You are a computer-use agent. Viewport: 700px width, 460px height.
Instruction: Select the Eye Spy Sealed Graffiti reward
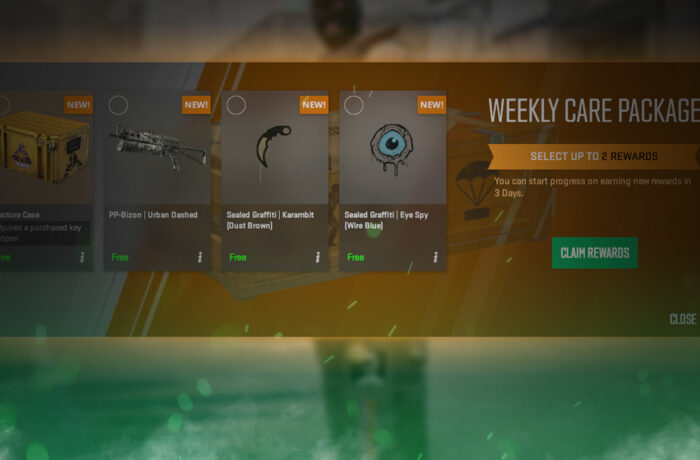click(392, 150)
